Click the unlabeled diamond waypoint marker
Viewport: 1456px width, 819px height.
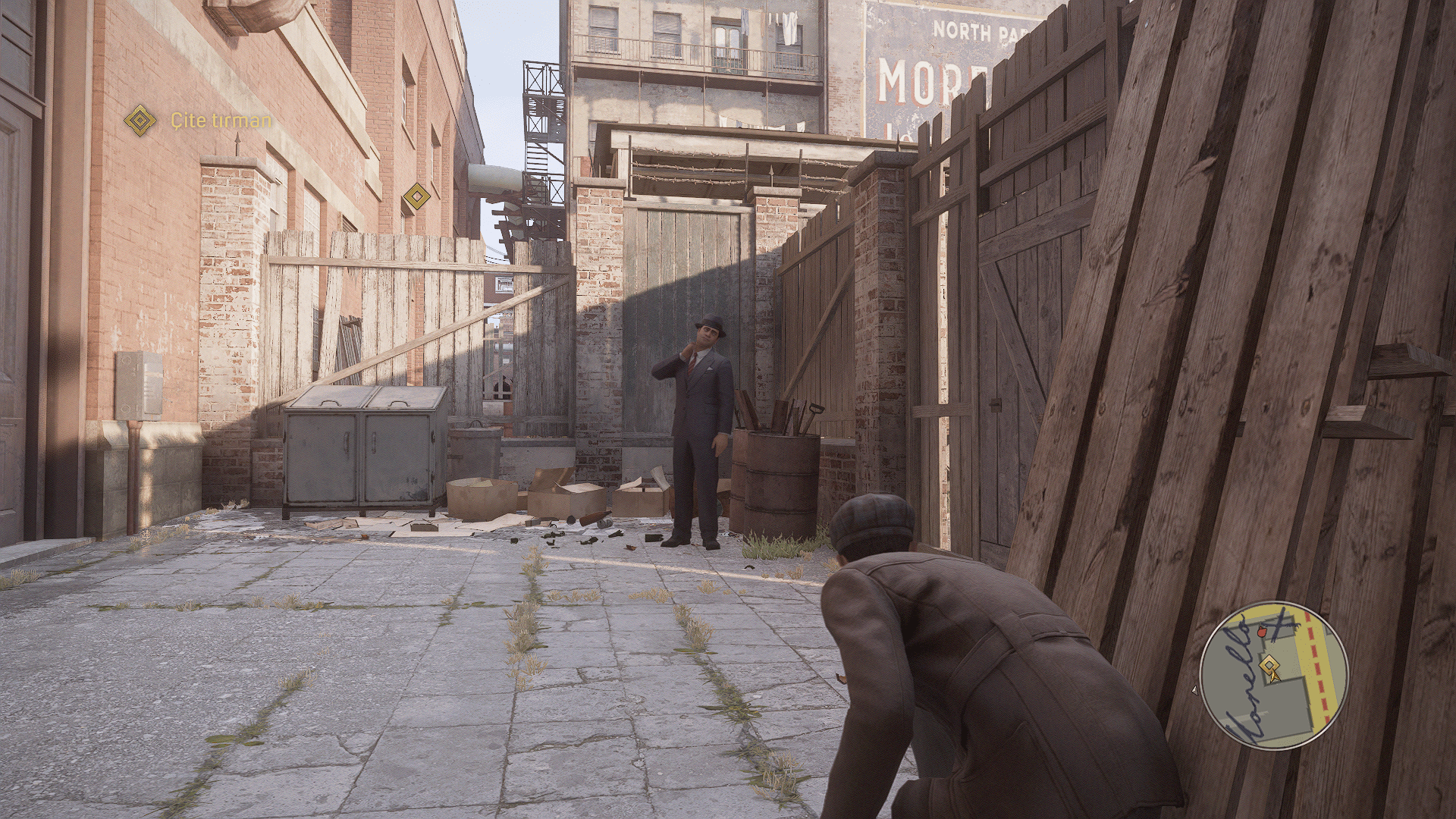tap(415, 196)
